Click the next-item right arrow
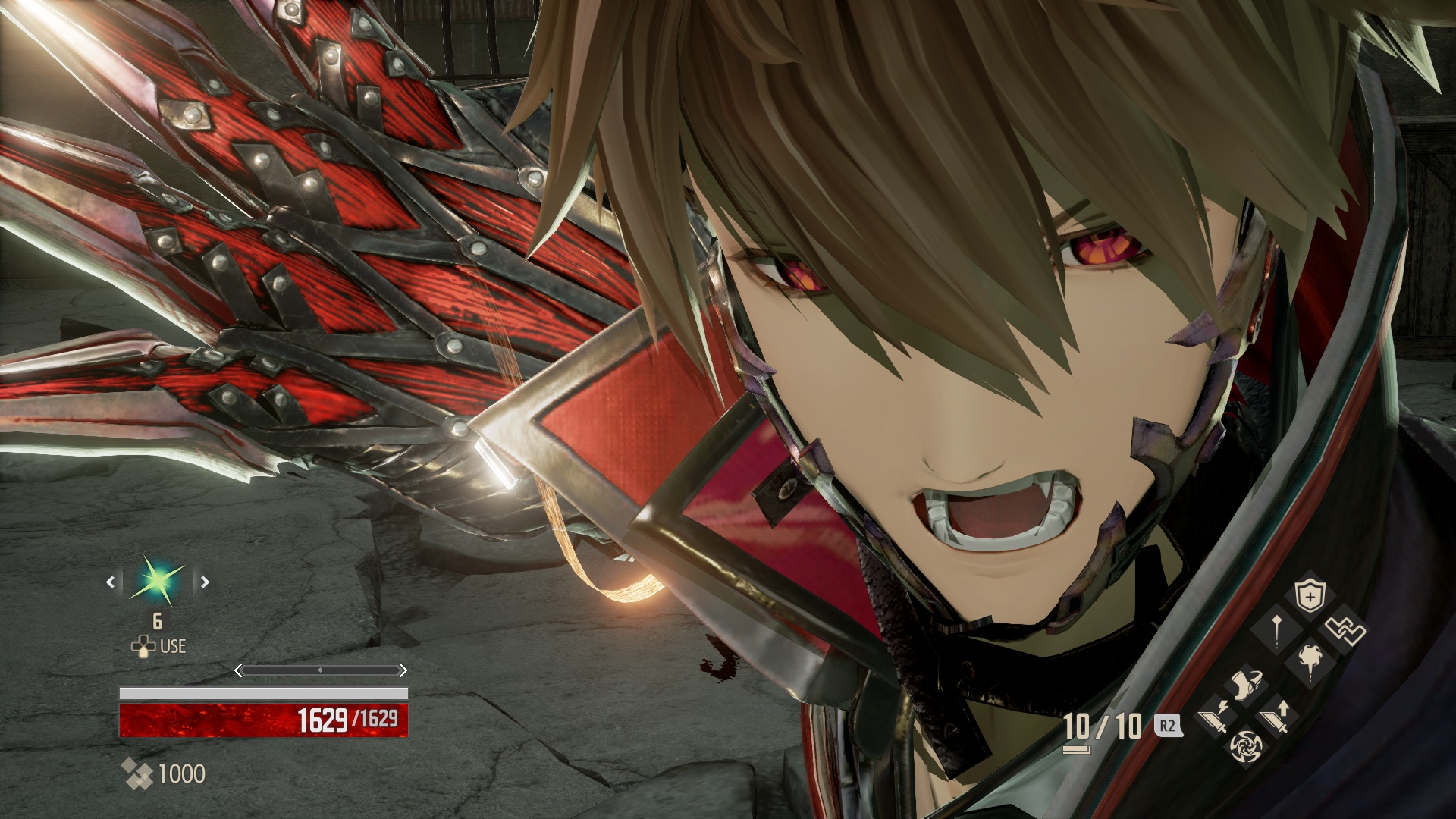 coord(205,582)
